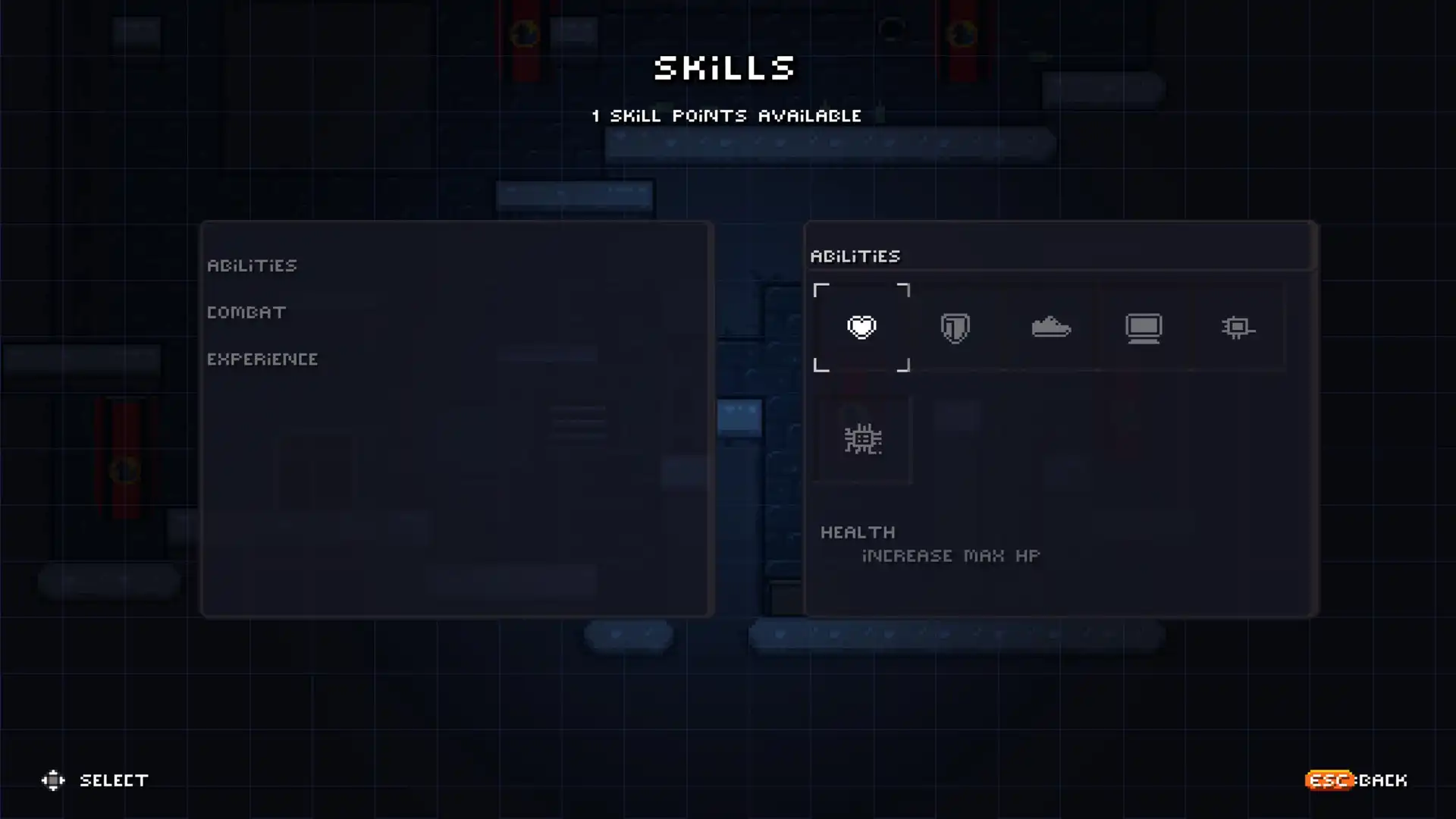Select the heart Health ability icon

(x=861, y=327)
